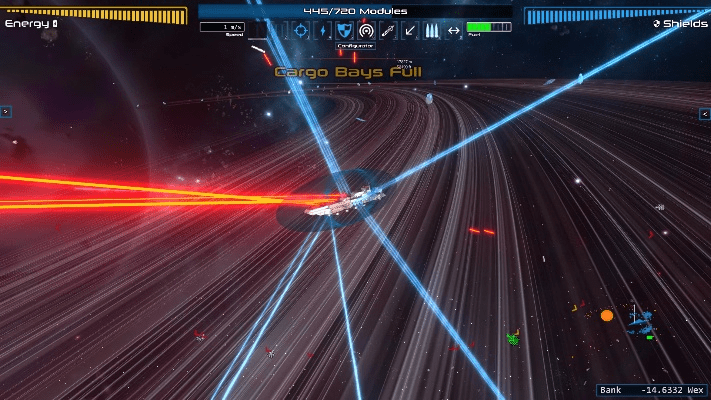Click the double-headed horizontal arrow icon
The height and width of the screenshot is (400, 711).
(454, 31)
